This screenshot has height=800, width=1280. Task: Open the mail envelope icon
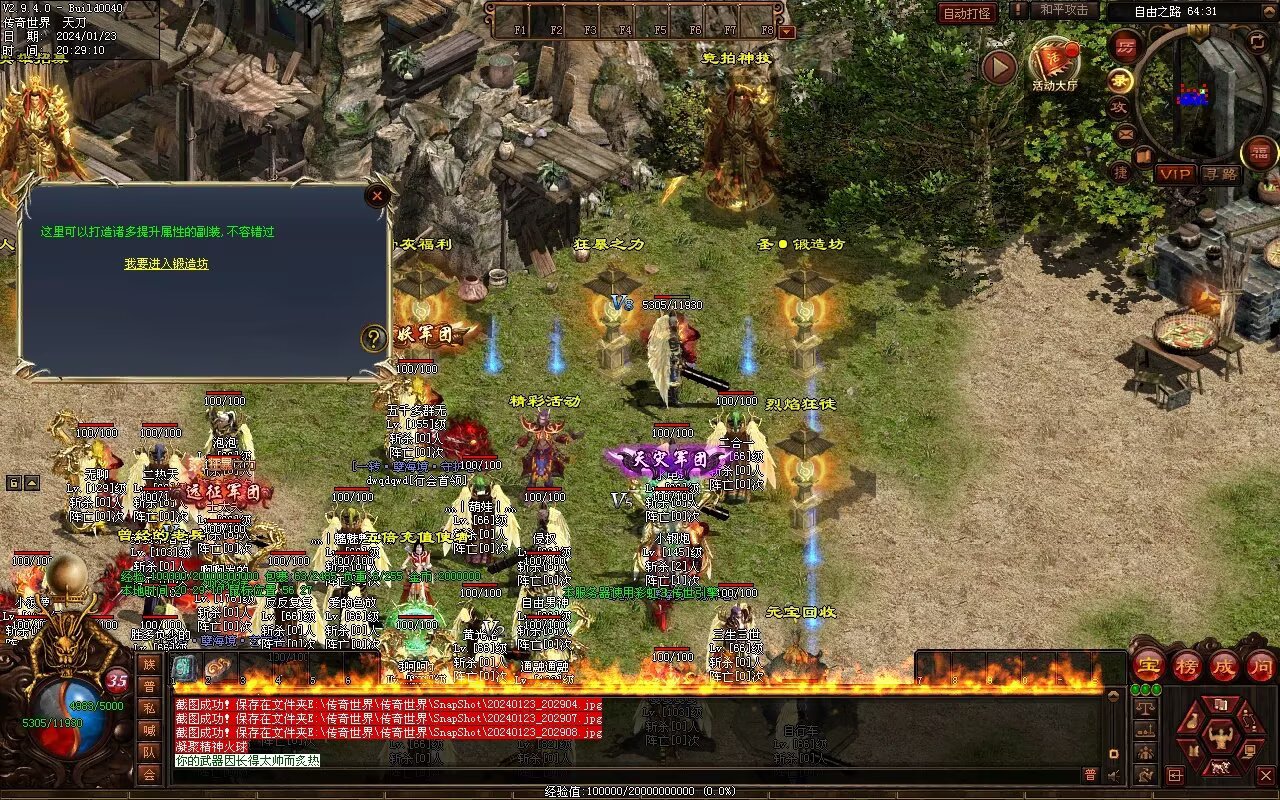(1126, 133)
